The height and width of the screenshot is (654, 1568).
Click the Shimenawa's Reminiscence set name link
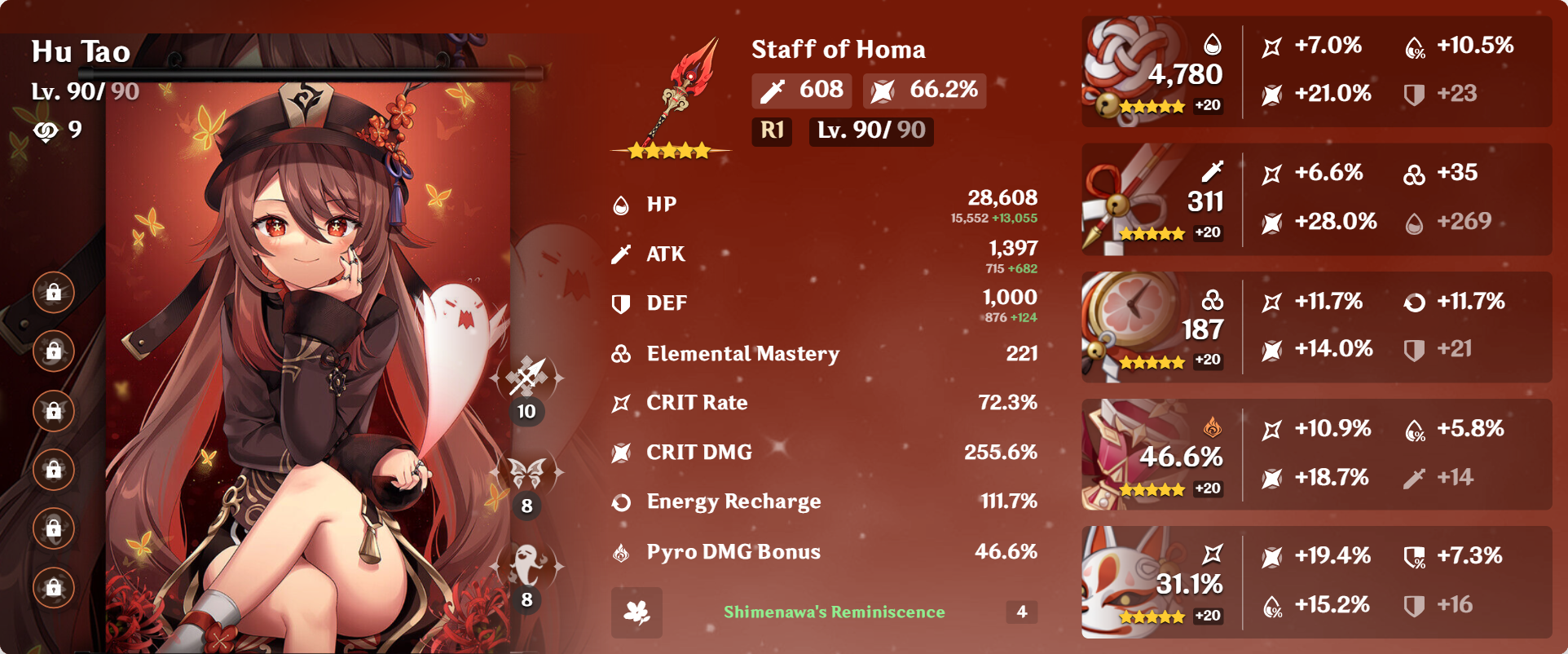click(834, 611)
